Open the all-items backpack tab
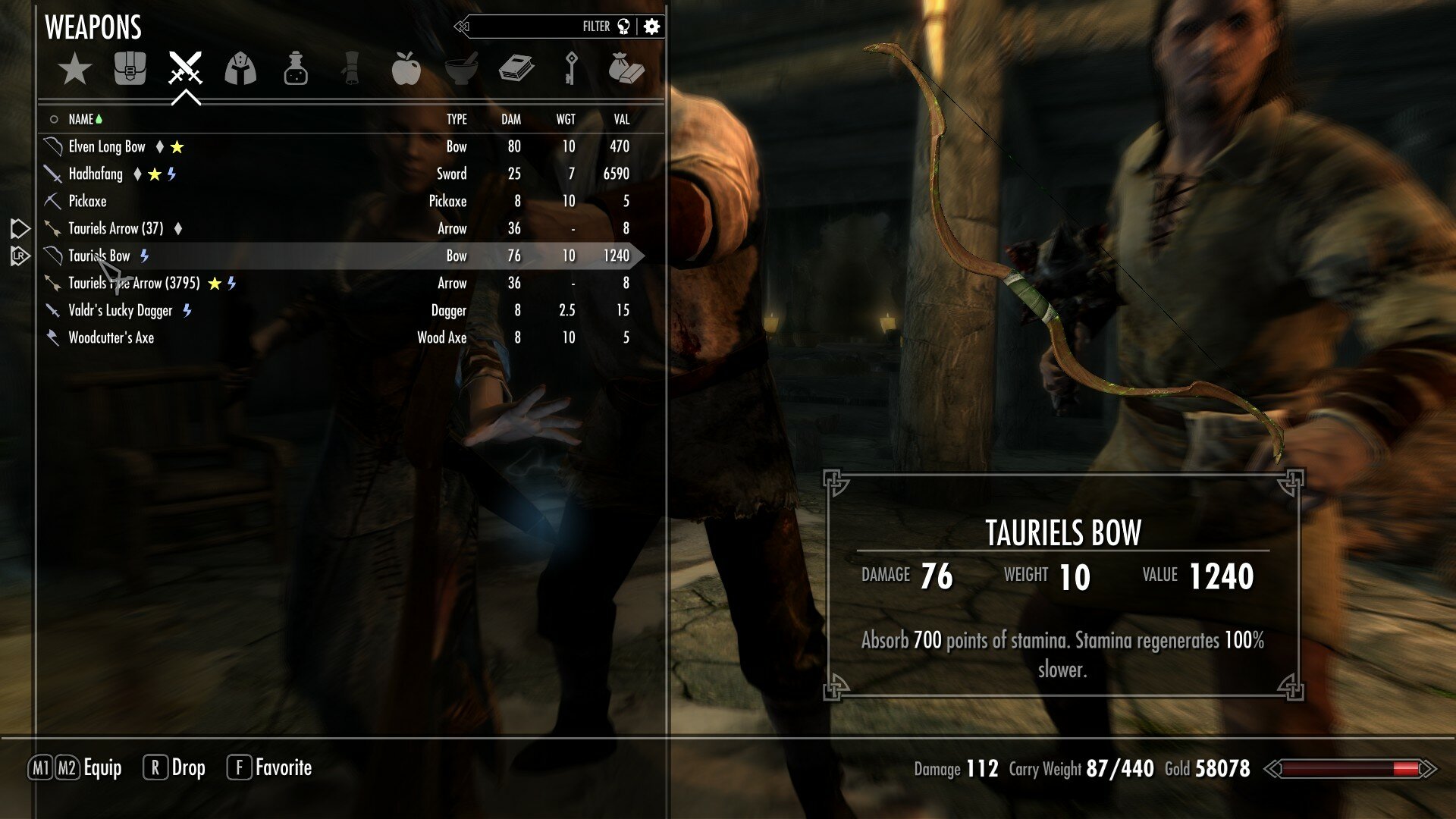 click(130, 69)
